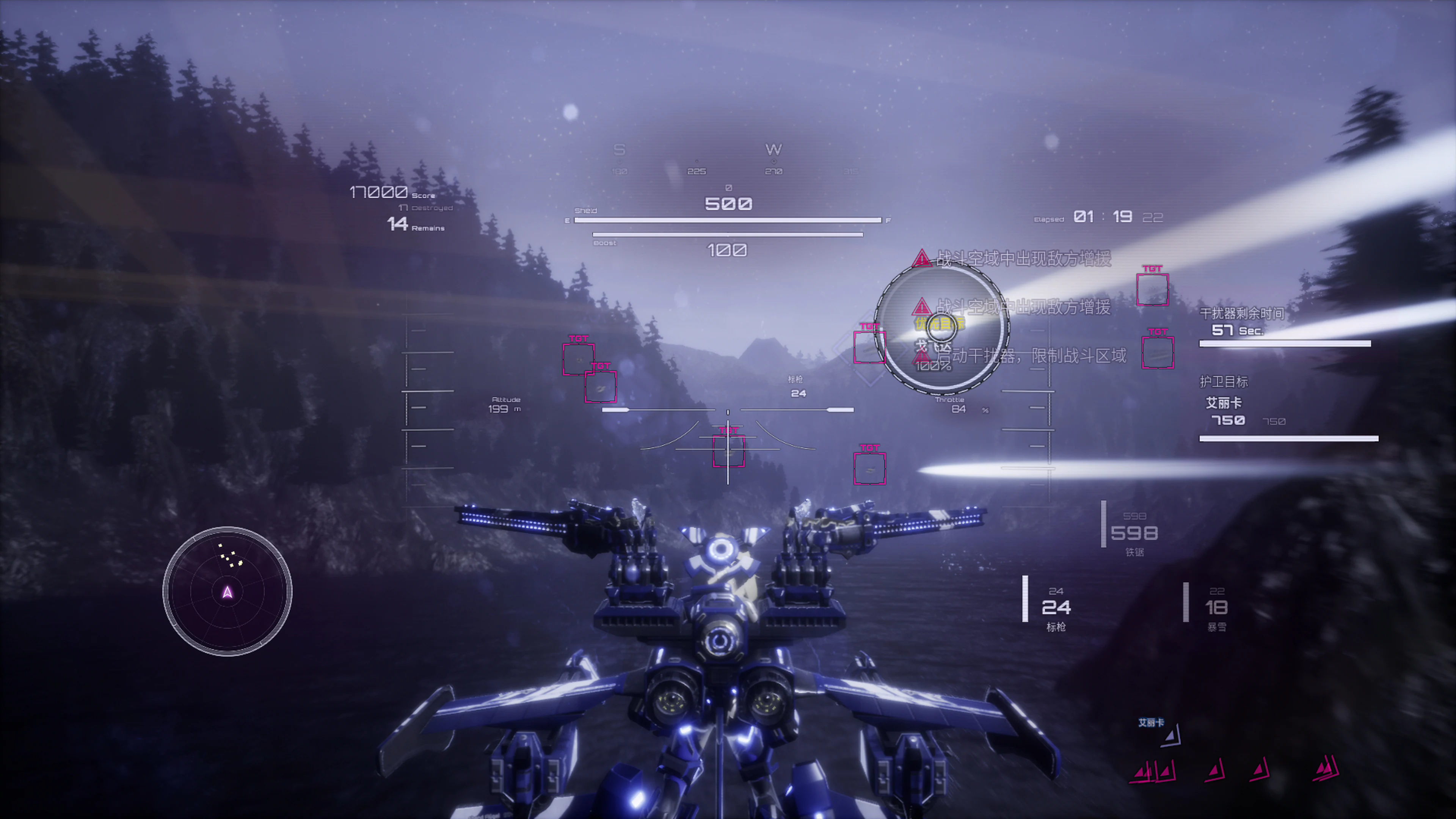Expand the Elapsed time readout showing 01:19

1099,217
